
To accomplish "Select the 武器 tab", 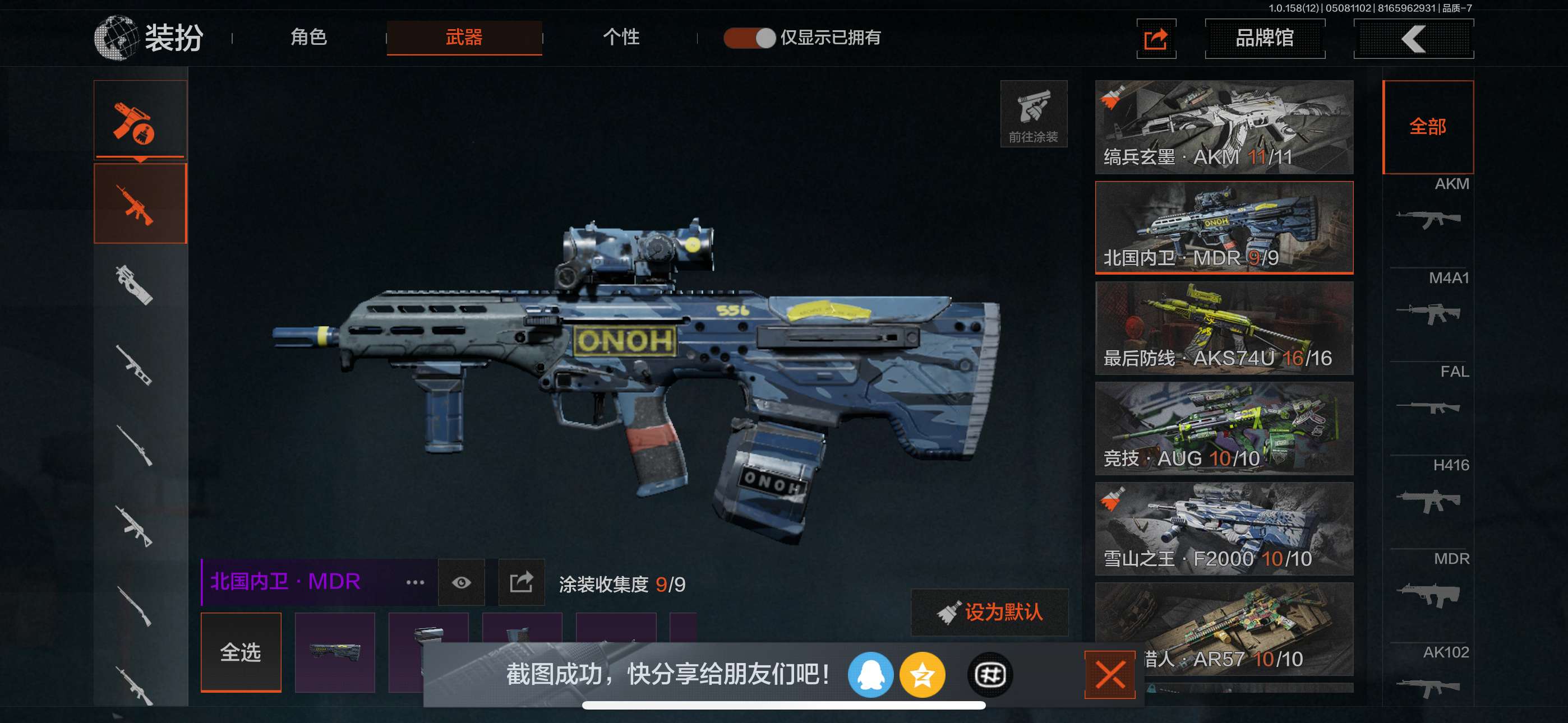I will coord(464,38).
